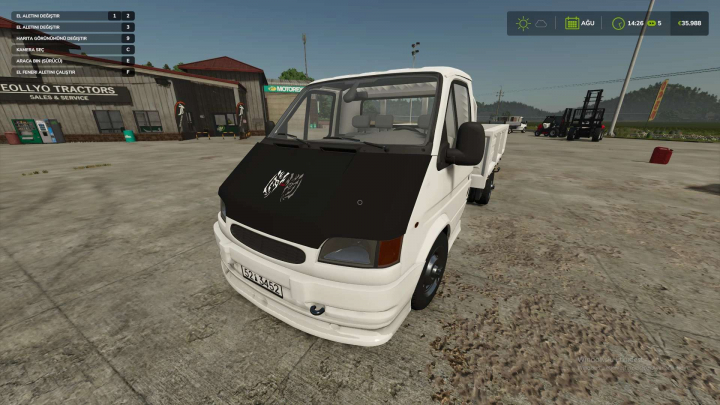Click the clock icon in the HUD

(618, 23)
